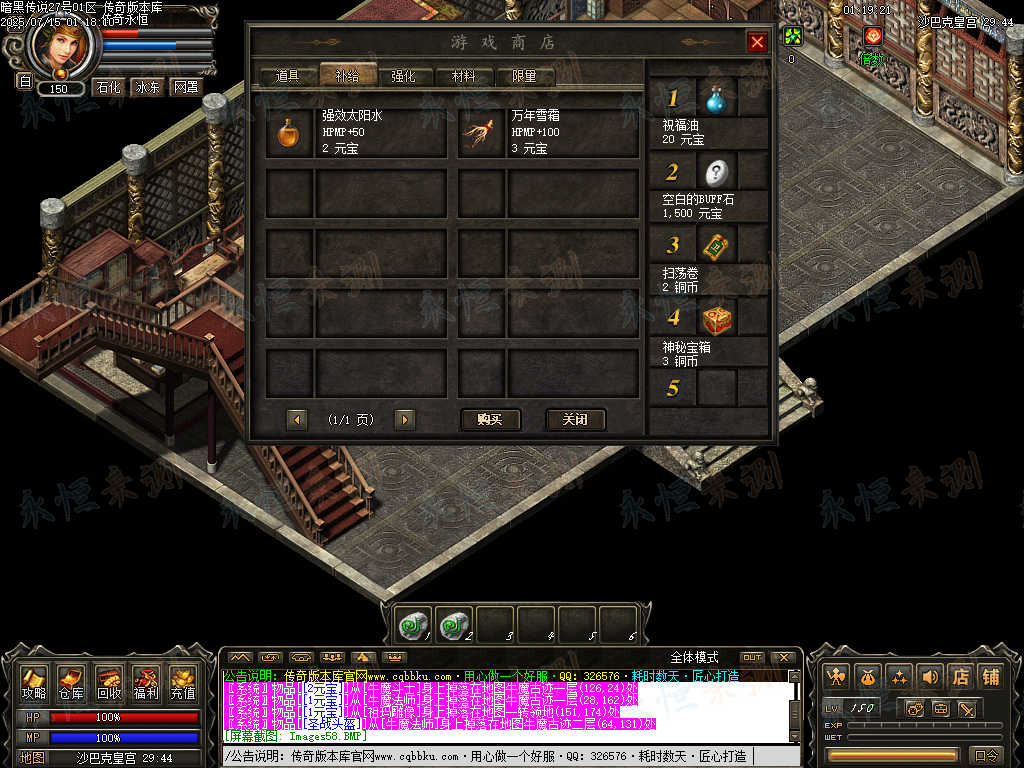Open the 仓库 warehouse
This screenshot has width=1024, height=768.
(71, 682)
